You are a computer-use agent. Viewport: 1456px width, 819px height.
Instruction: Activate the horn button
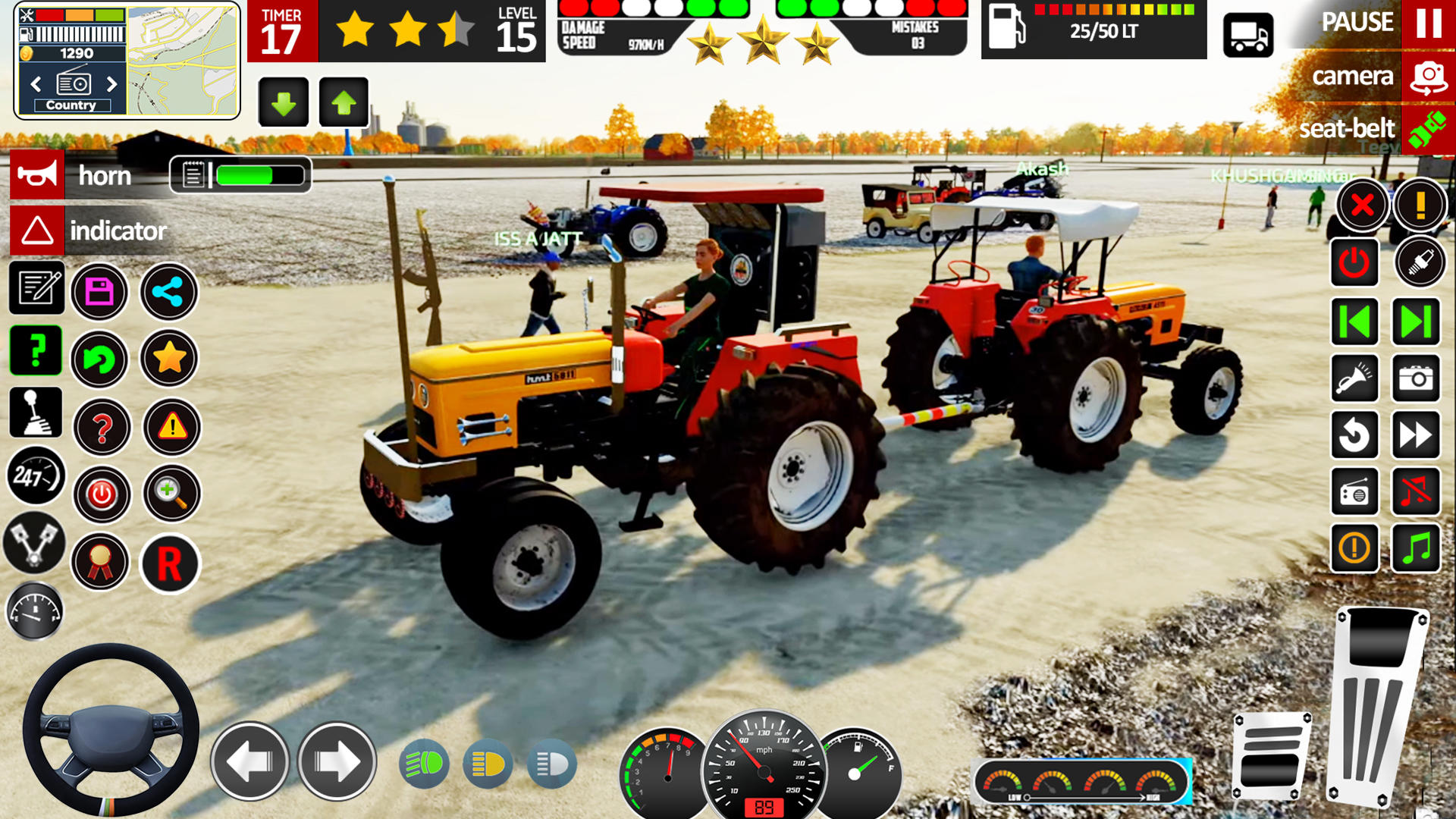pyautogui.click(x=38, y=176)
